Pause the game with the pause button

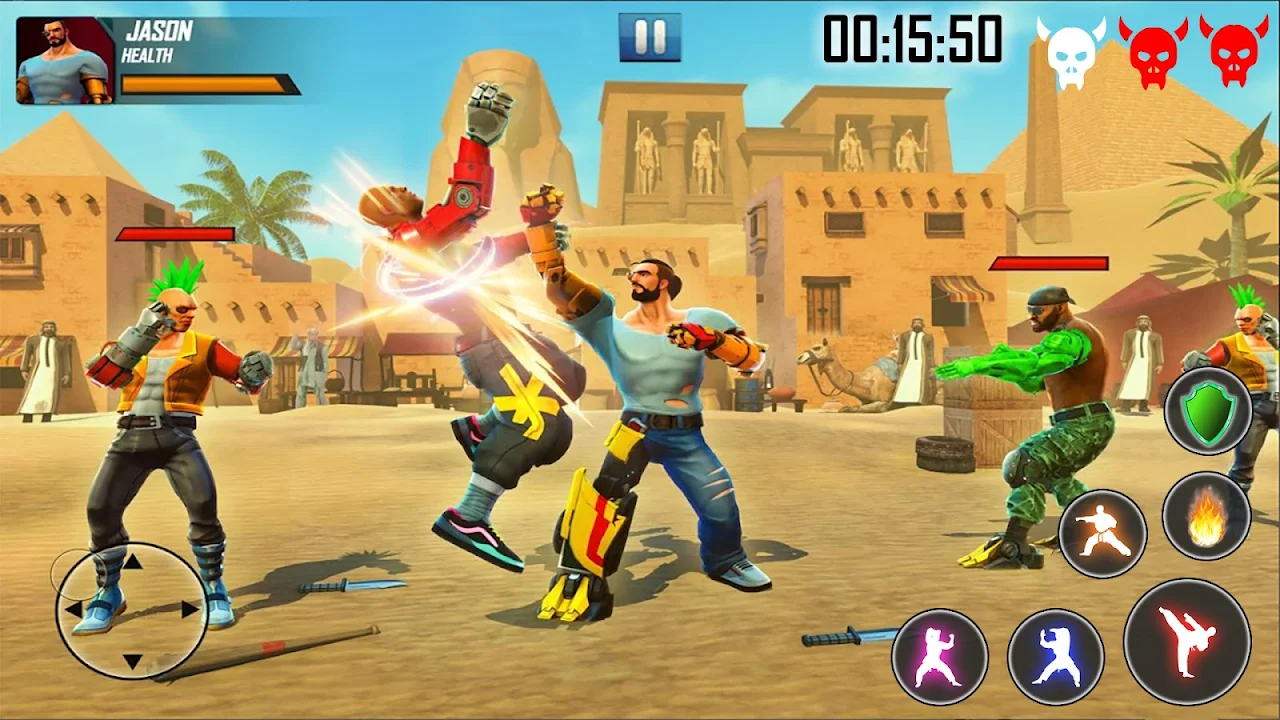point(650,37)
